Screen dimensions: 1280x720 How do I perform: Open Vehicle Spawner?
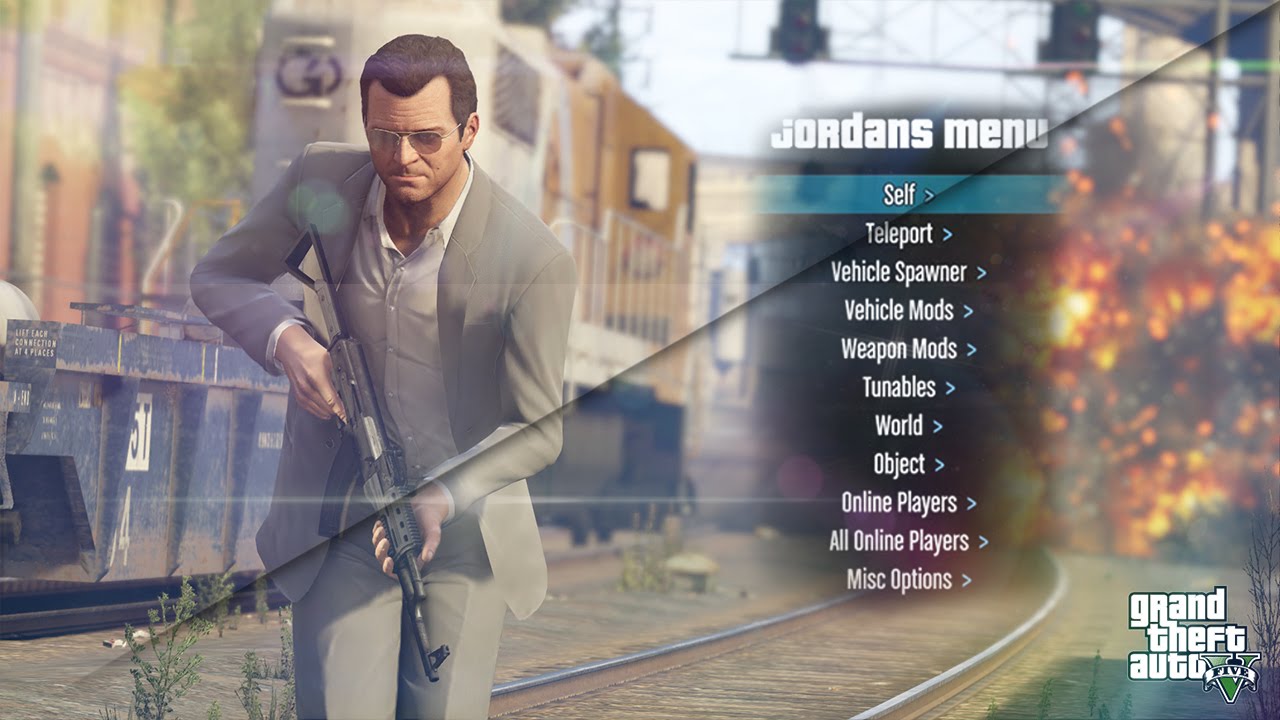(907, 272)
